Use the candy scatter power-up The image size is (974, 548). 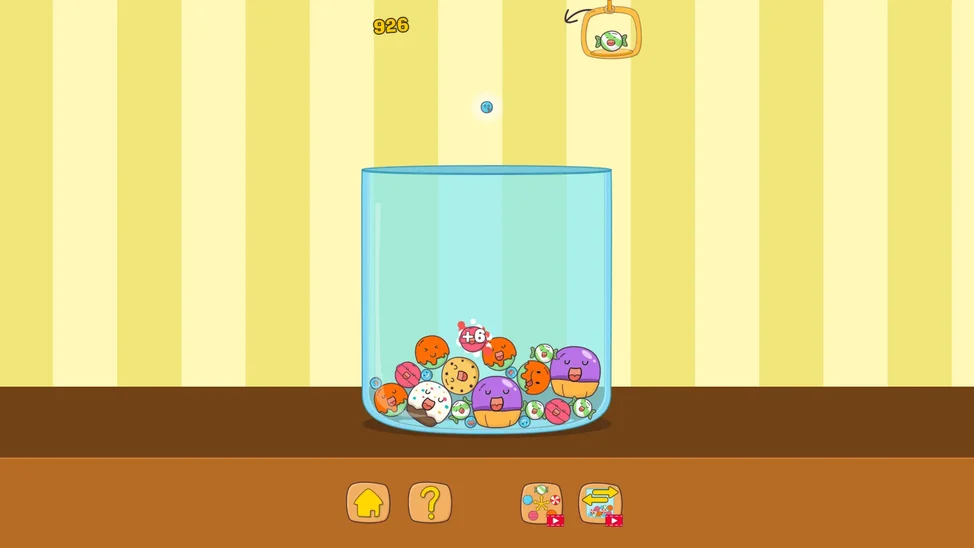(x=541, y=503)
